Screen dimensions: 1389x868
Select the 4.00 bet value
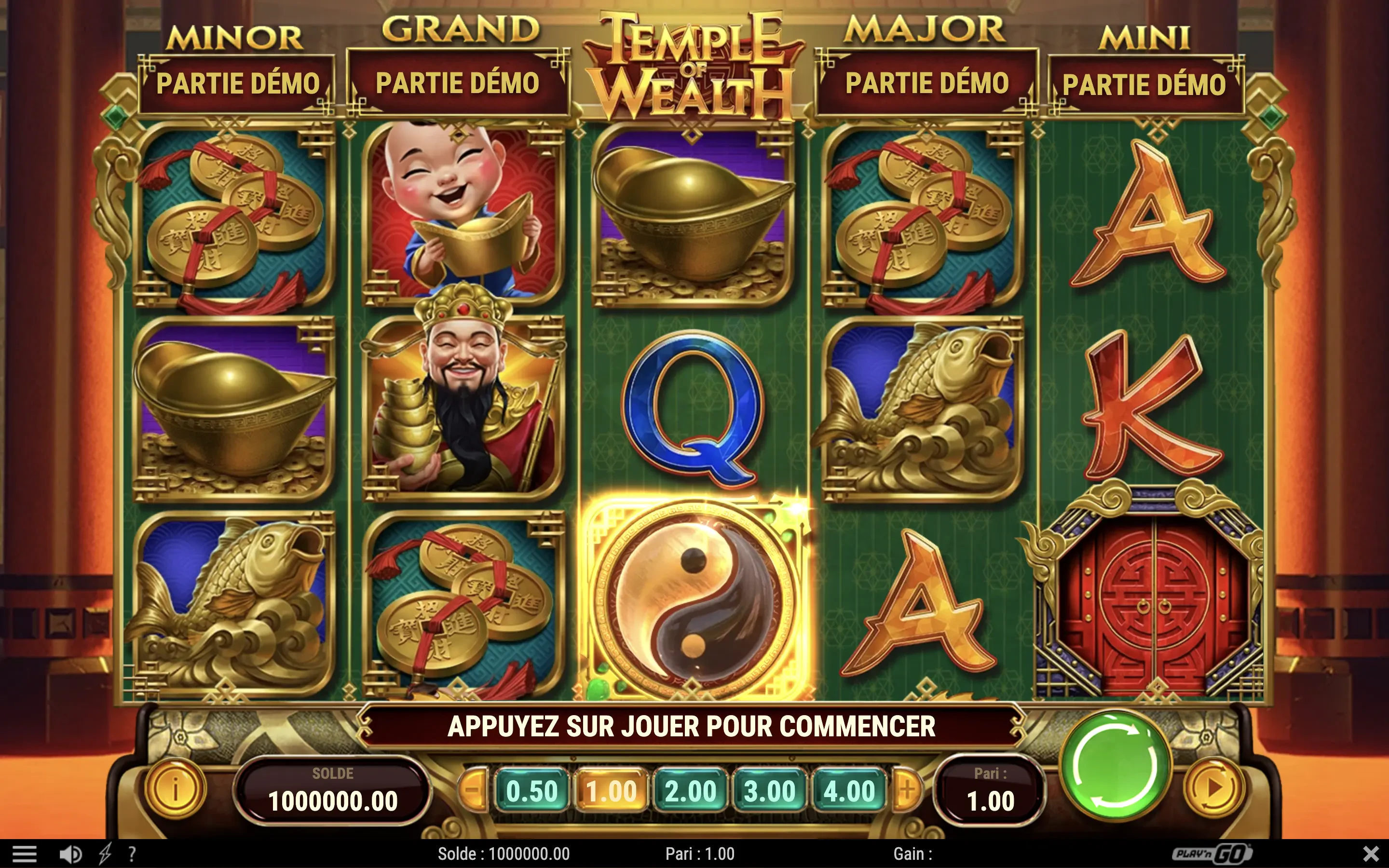click(x=849, y=791)
